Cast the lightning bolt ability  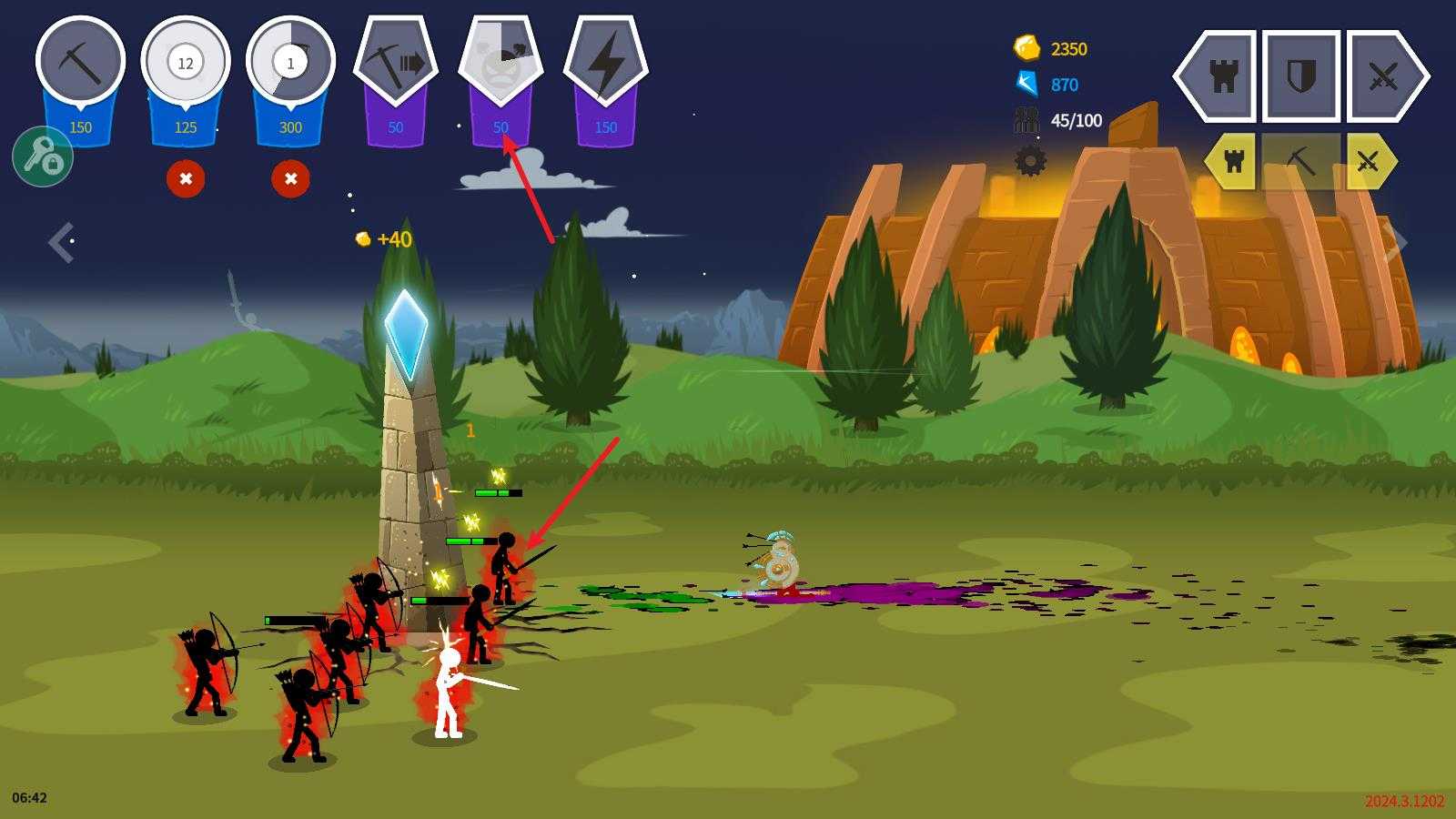pos(606,64)
